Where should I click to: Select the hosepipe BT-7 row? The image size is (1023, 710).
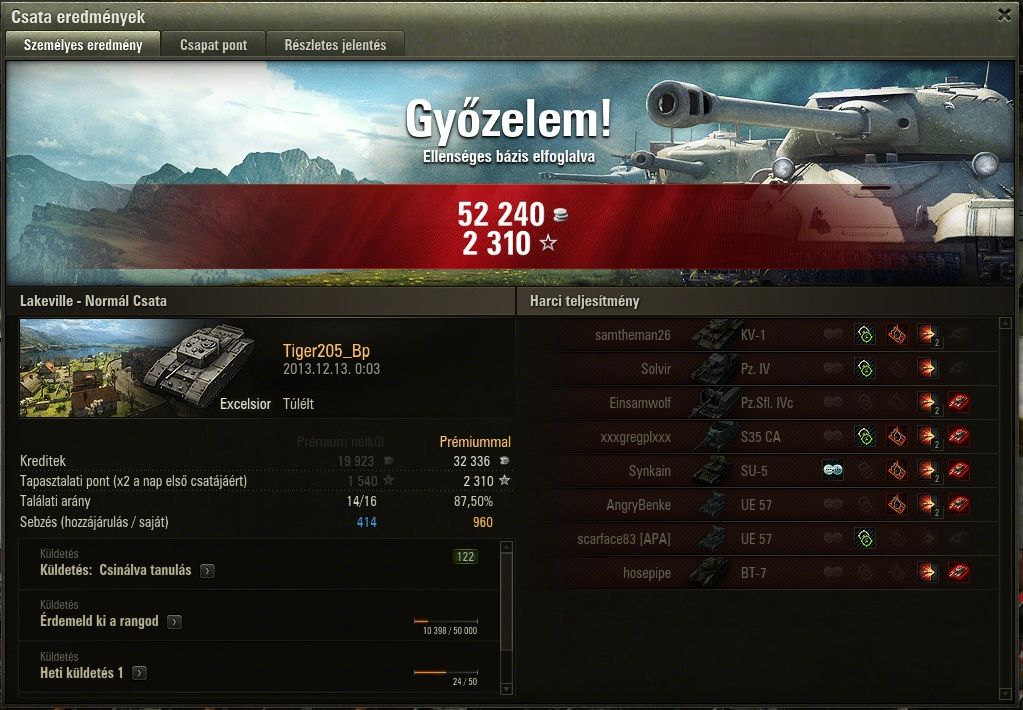(x=760, y=573)
